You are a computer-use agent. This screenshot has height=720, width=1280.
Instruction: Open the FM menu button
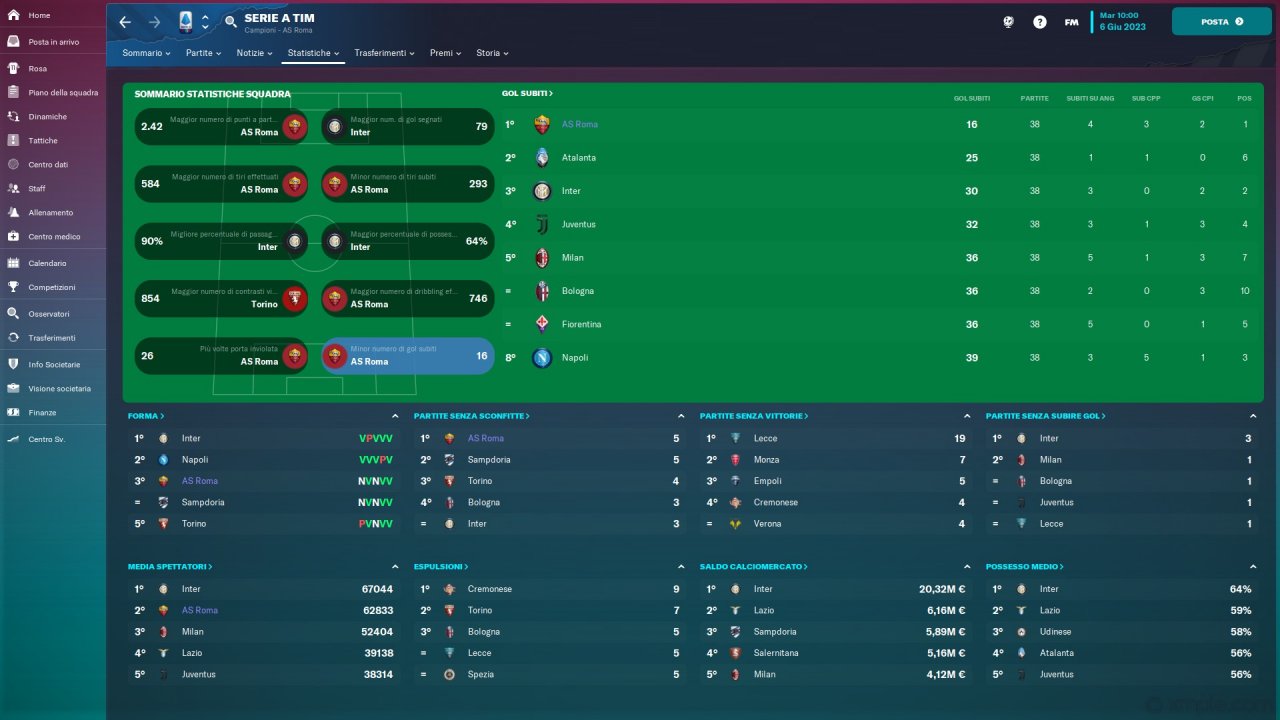[1071, 22]
